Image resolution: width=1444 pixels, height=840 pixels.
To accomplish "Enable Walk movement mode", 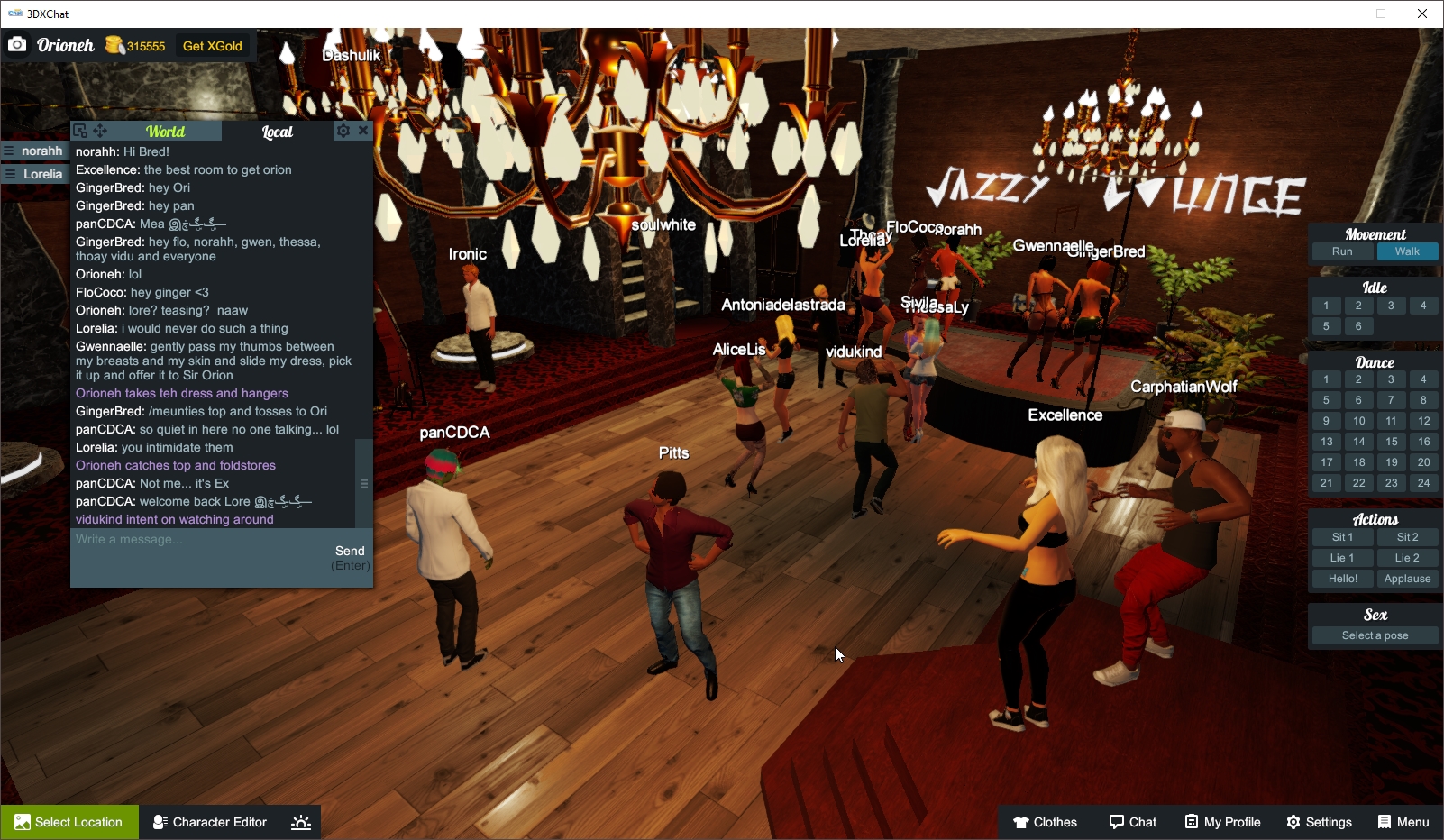I will pyautogui.click(x=1407, y=251).
